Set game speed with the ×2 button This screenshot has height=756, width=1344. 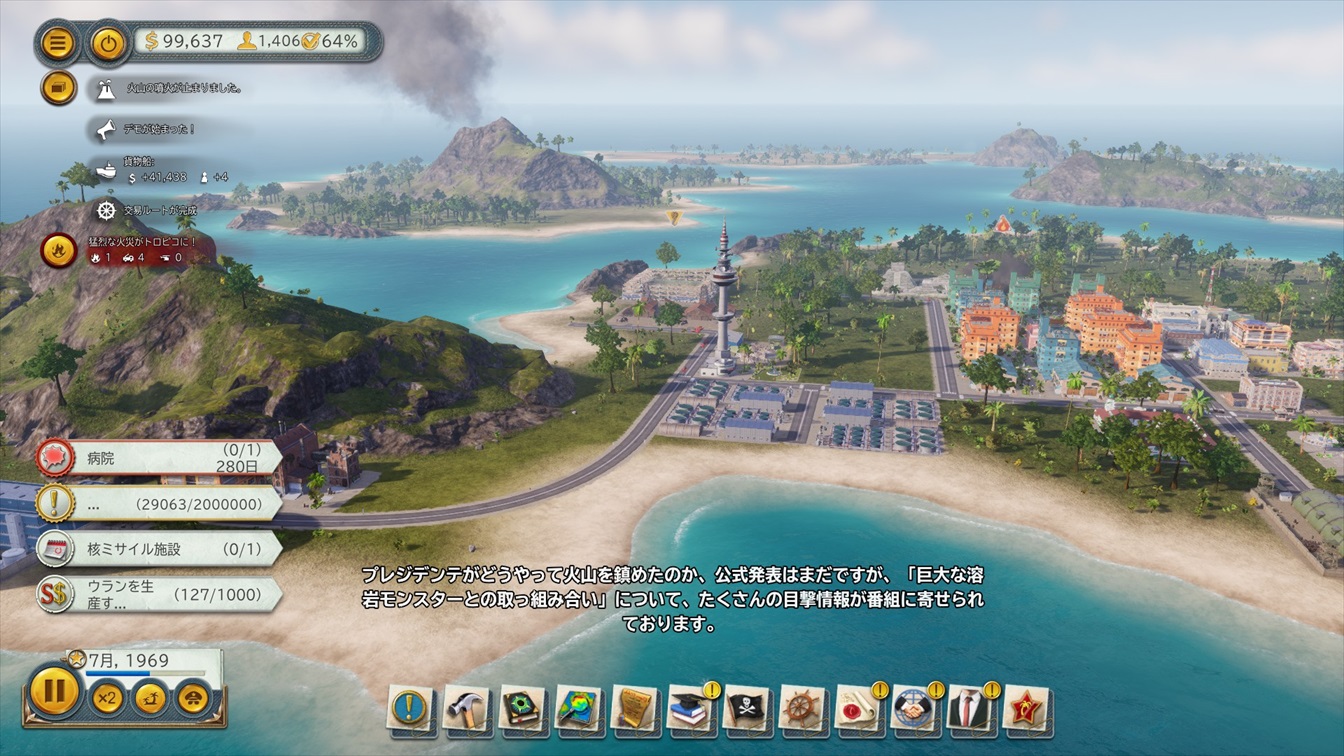[x=107, y=698]
